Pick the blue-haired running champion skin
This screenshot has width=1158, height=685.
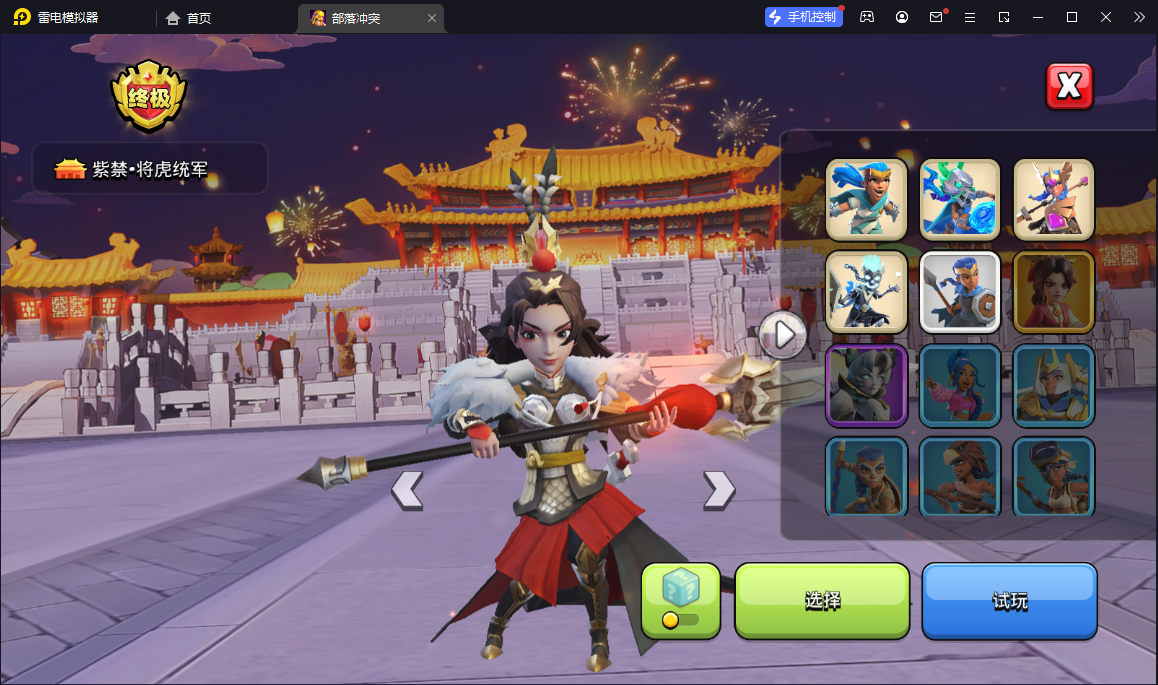[866, 199]
